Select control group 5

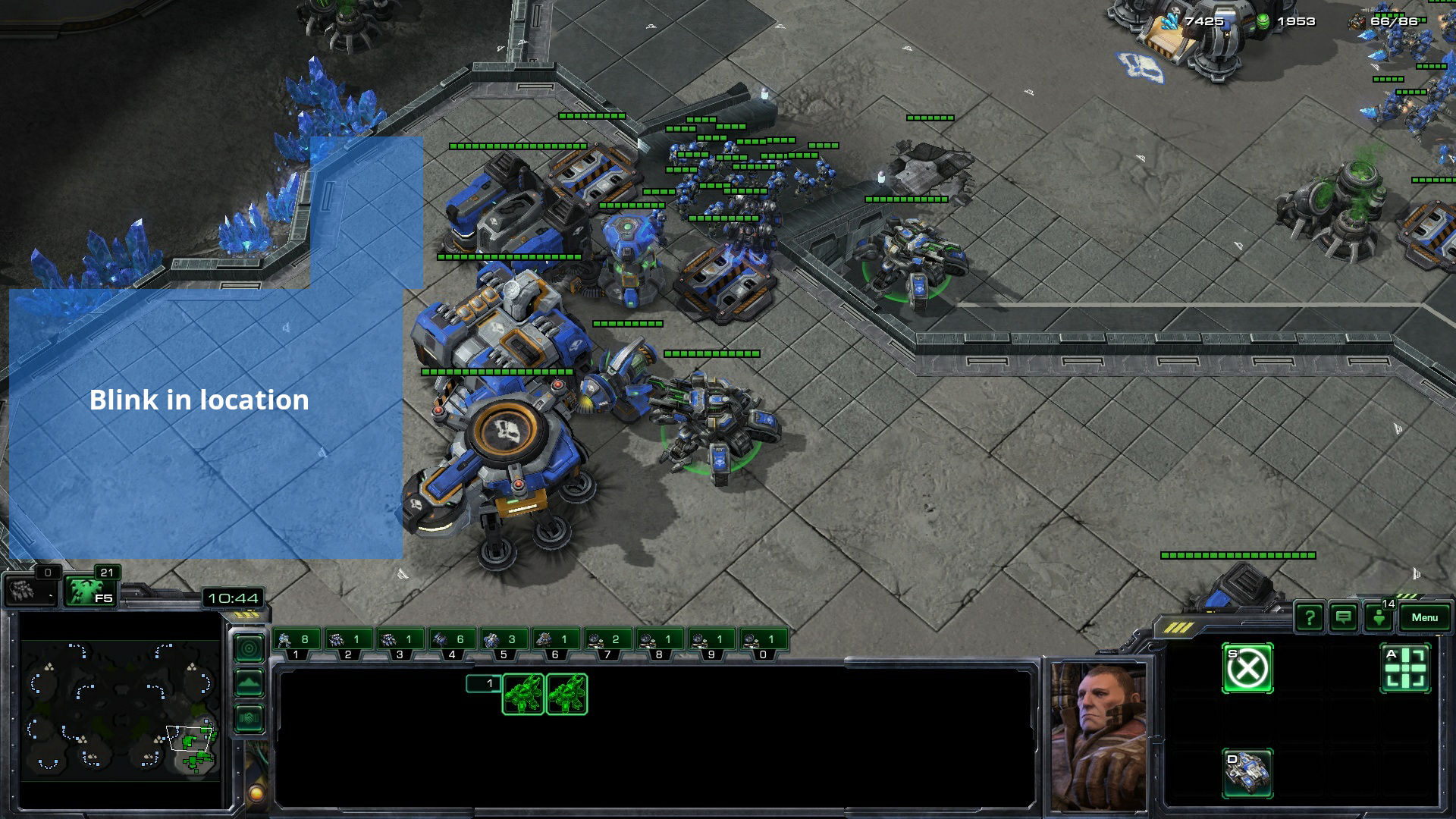(504, 644)
